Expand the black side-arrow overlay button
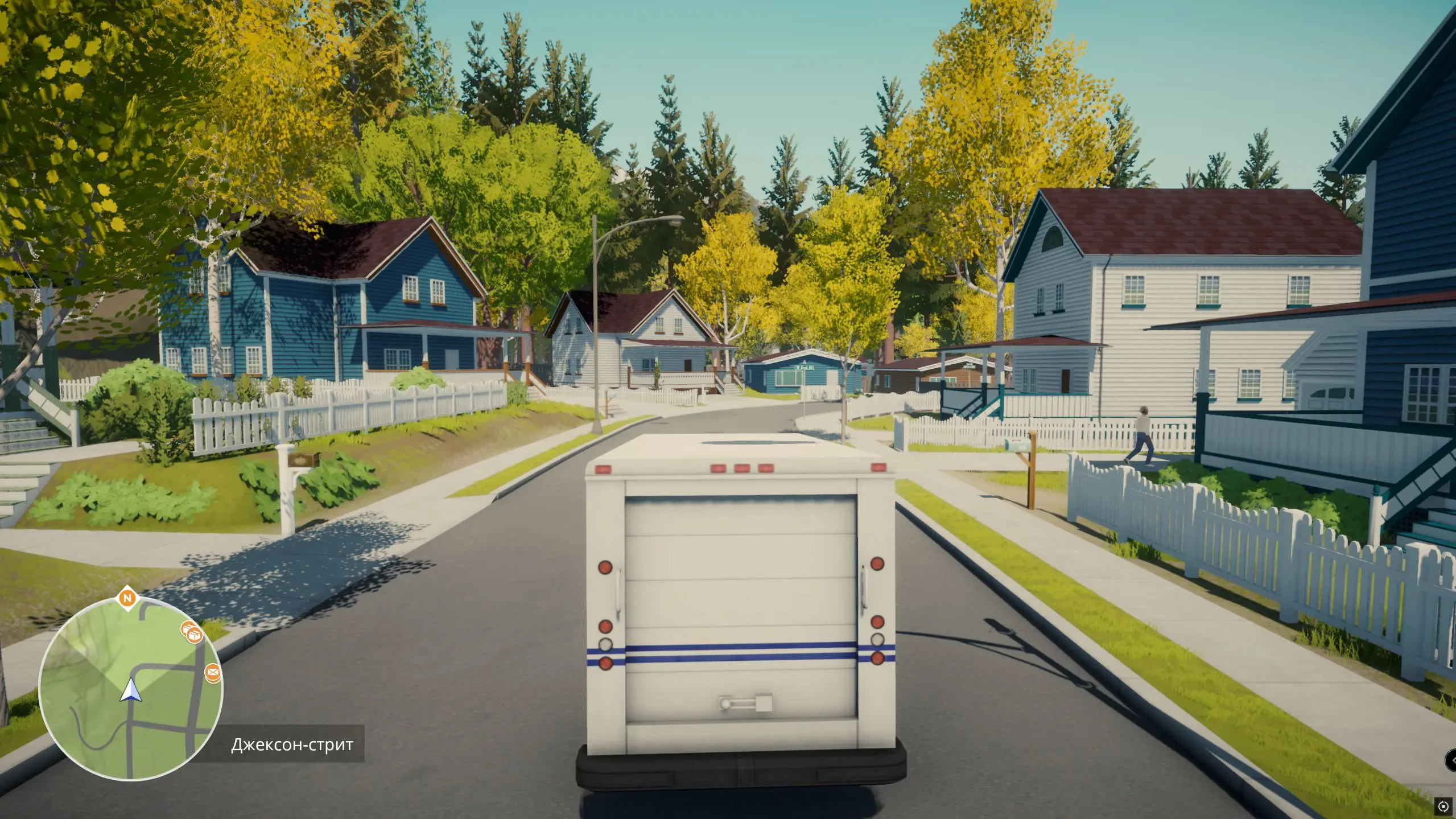Viewport: 1456px width, 819px height. (x=1451, y=760)
